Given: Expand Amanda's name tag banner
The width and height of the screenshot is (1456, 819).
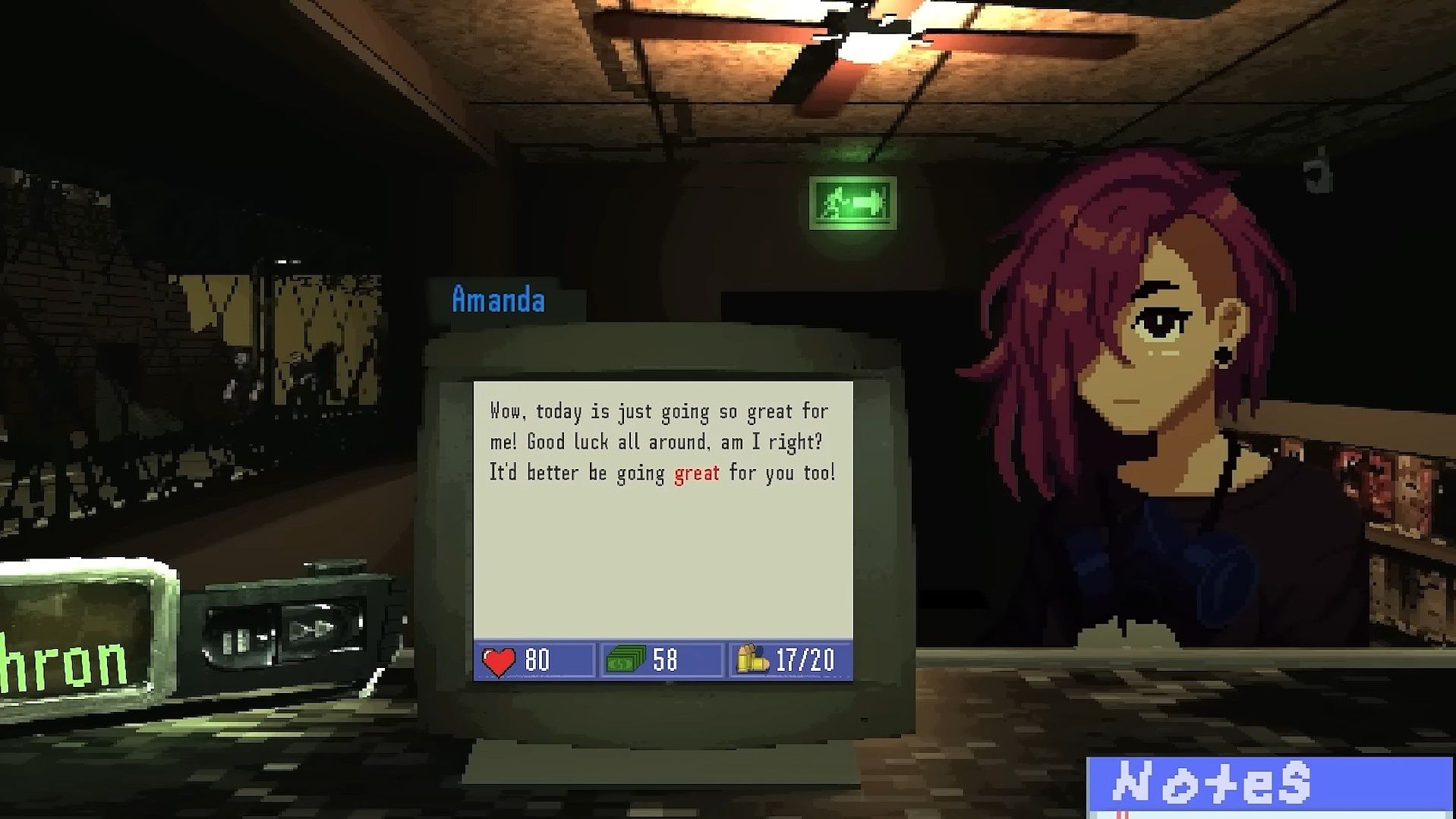Looking at the screenshot, I should [499, 299].
